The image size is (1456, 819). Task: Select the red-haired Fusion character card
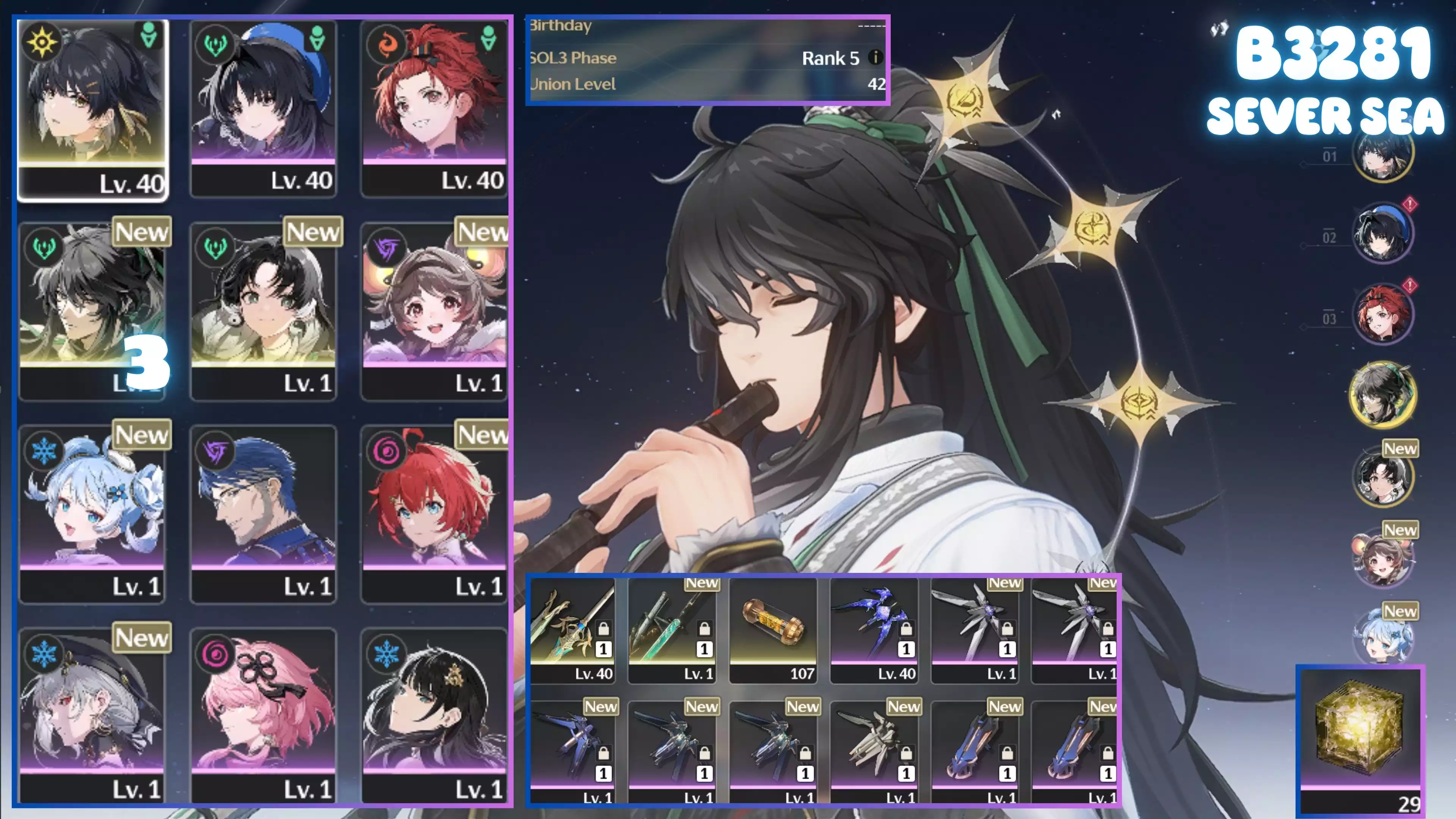434,107
